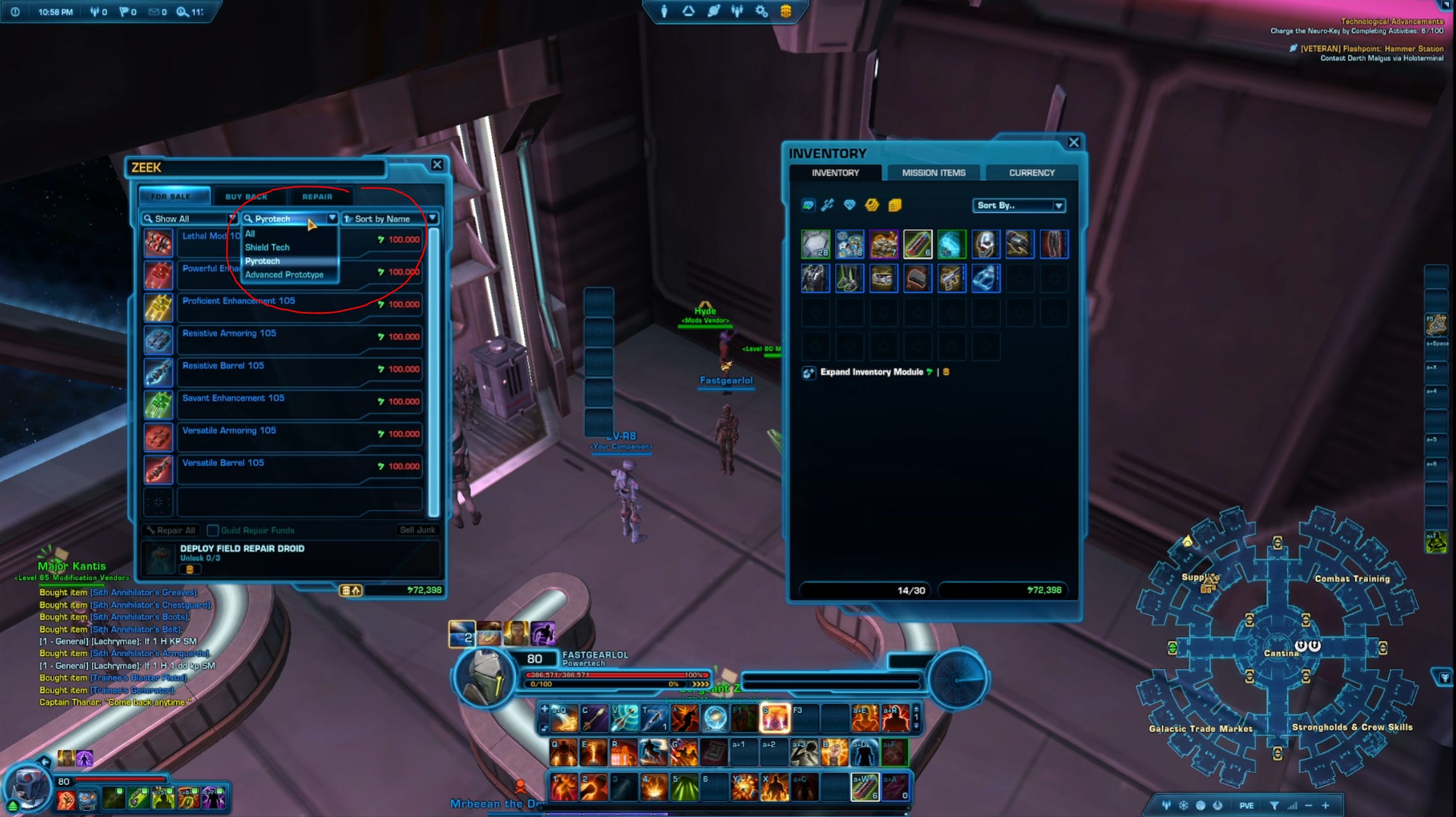1456x817 pixels.
Task: Open the Show All filter dropdown
Action: 189,218
